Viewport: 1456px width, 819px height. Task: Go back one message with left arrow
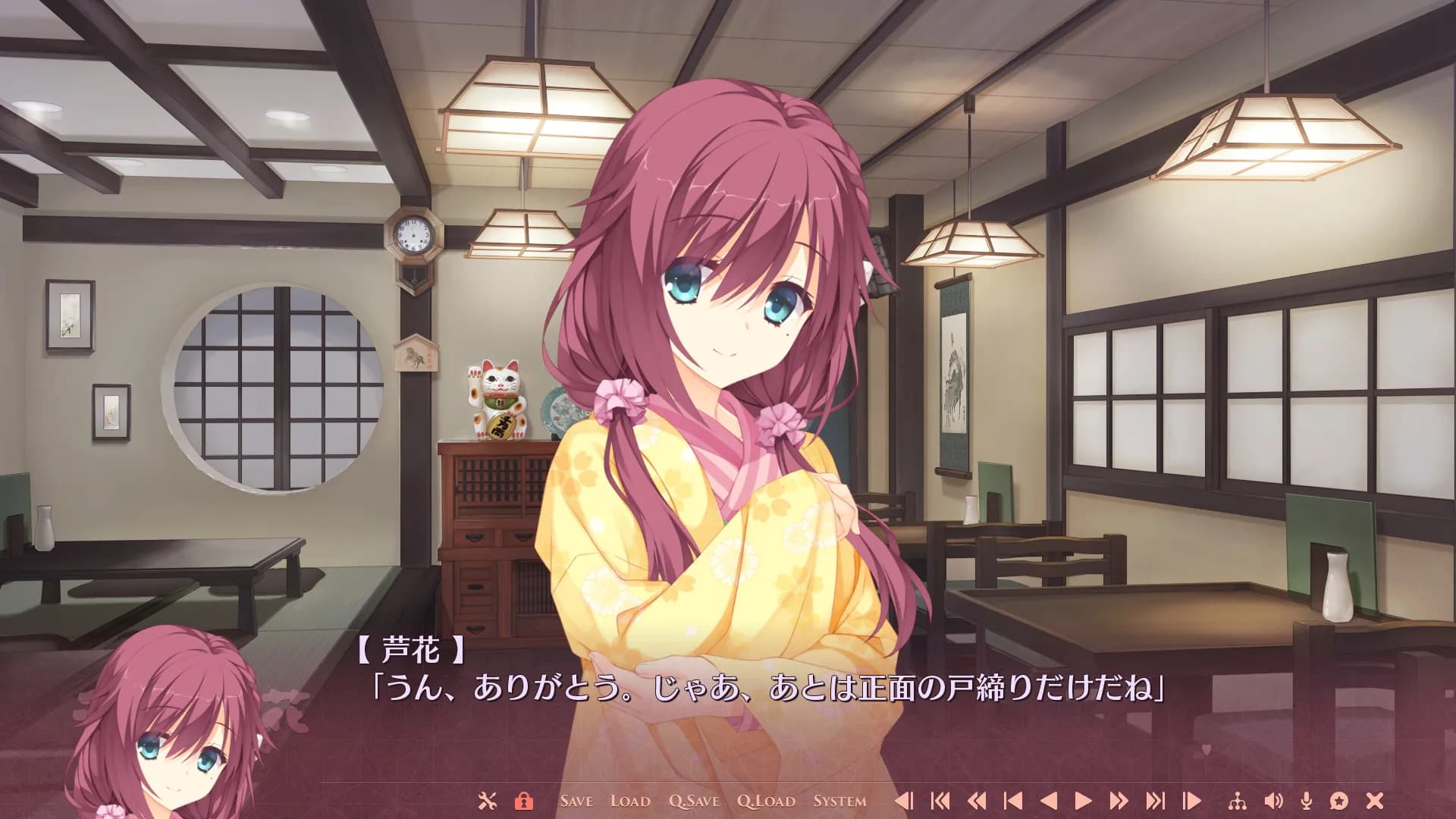[x=1050, y=800]
